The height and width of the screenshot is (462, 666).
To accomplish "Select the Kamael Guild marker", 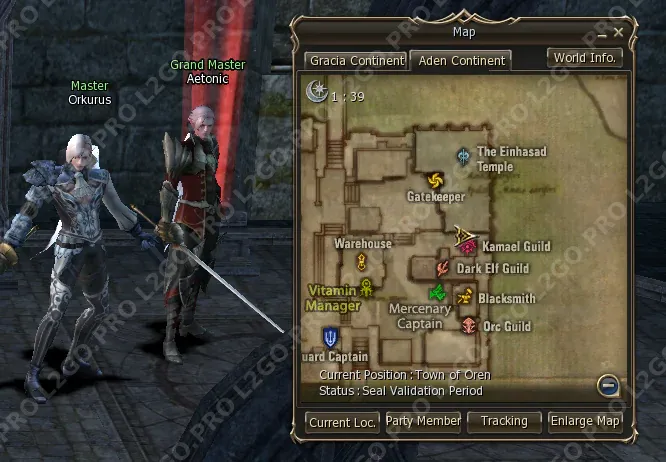I will pyautogui.click(x=468, y=246).
